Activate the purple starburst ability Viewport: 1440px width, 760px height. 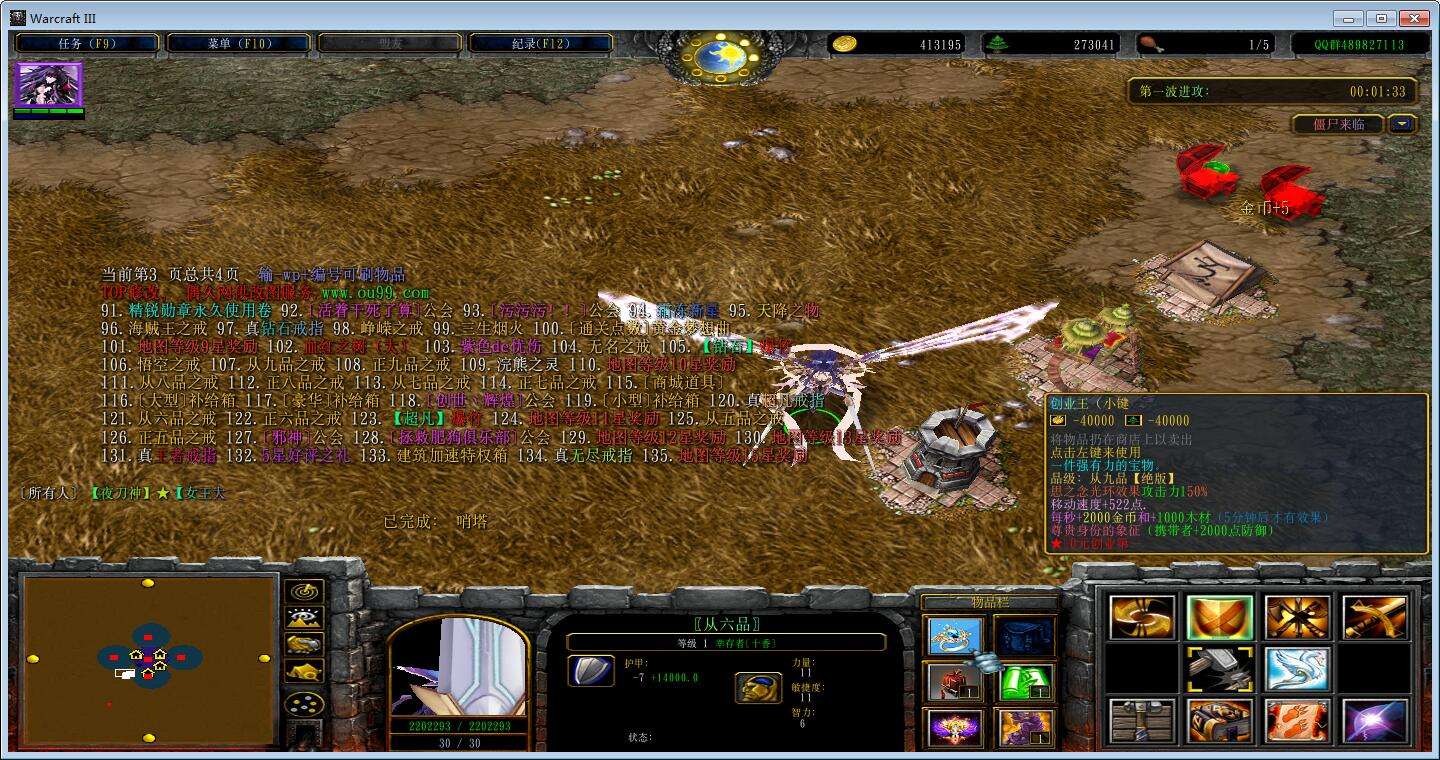(1375, 721)
